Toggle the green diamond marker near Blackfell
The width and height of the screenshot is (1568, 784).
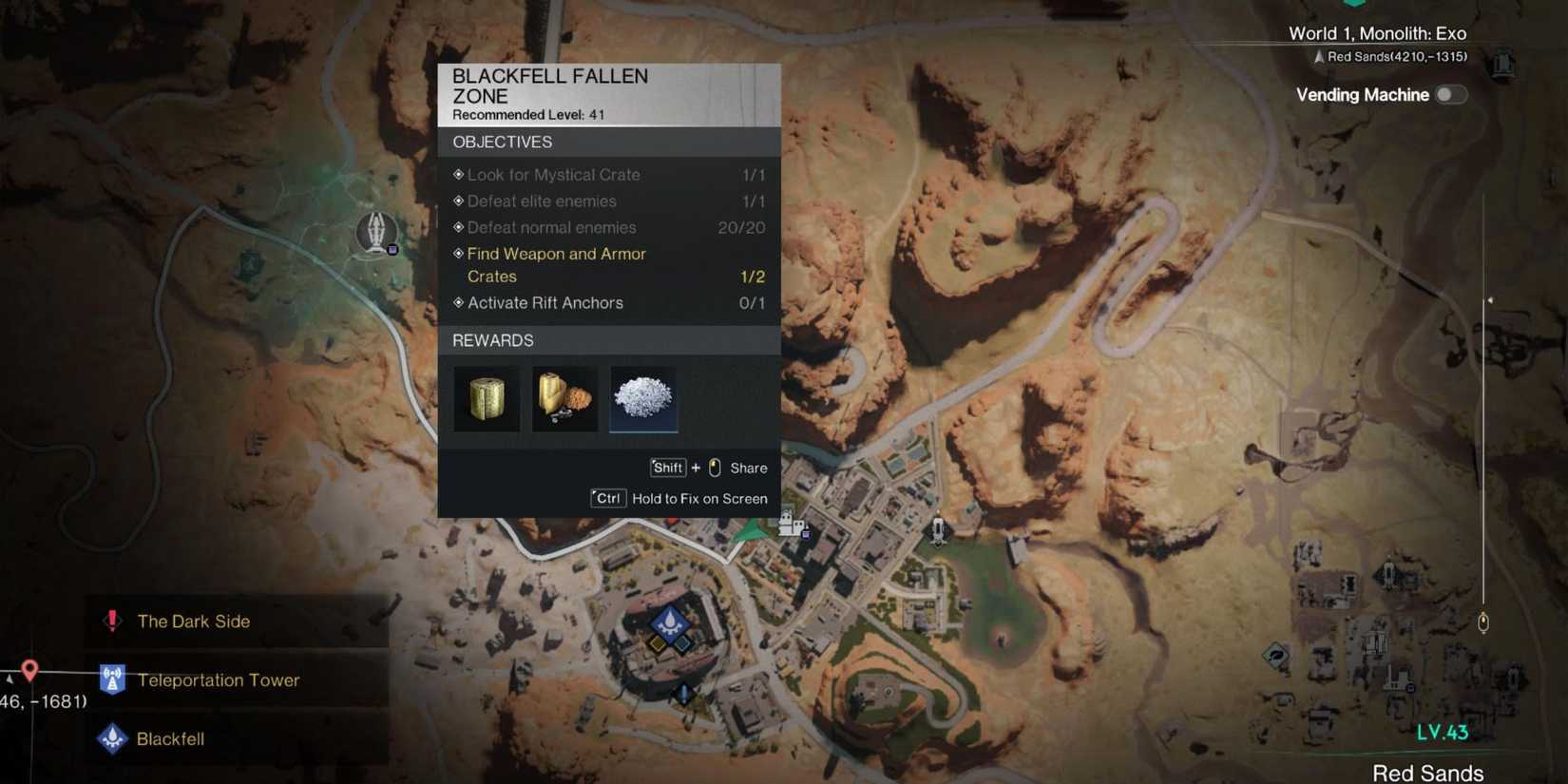click(x=682, y=644)
